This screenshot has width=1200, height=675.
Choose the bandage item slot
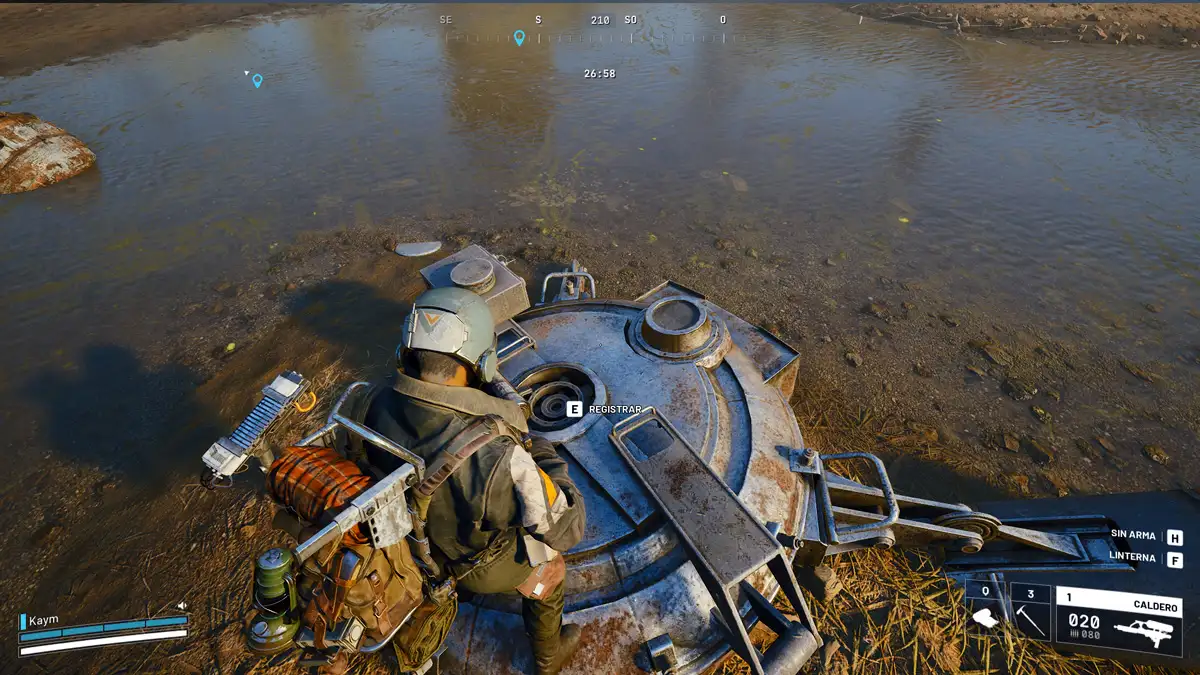point(986,612)
